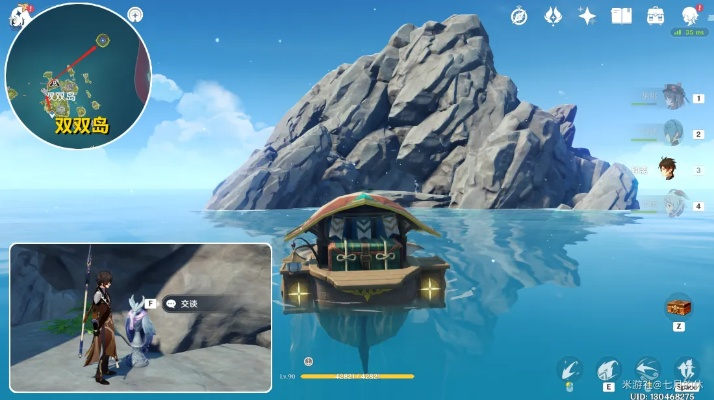Open the Wish star icon

587,16
